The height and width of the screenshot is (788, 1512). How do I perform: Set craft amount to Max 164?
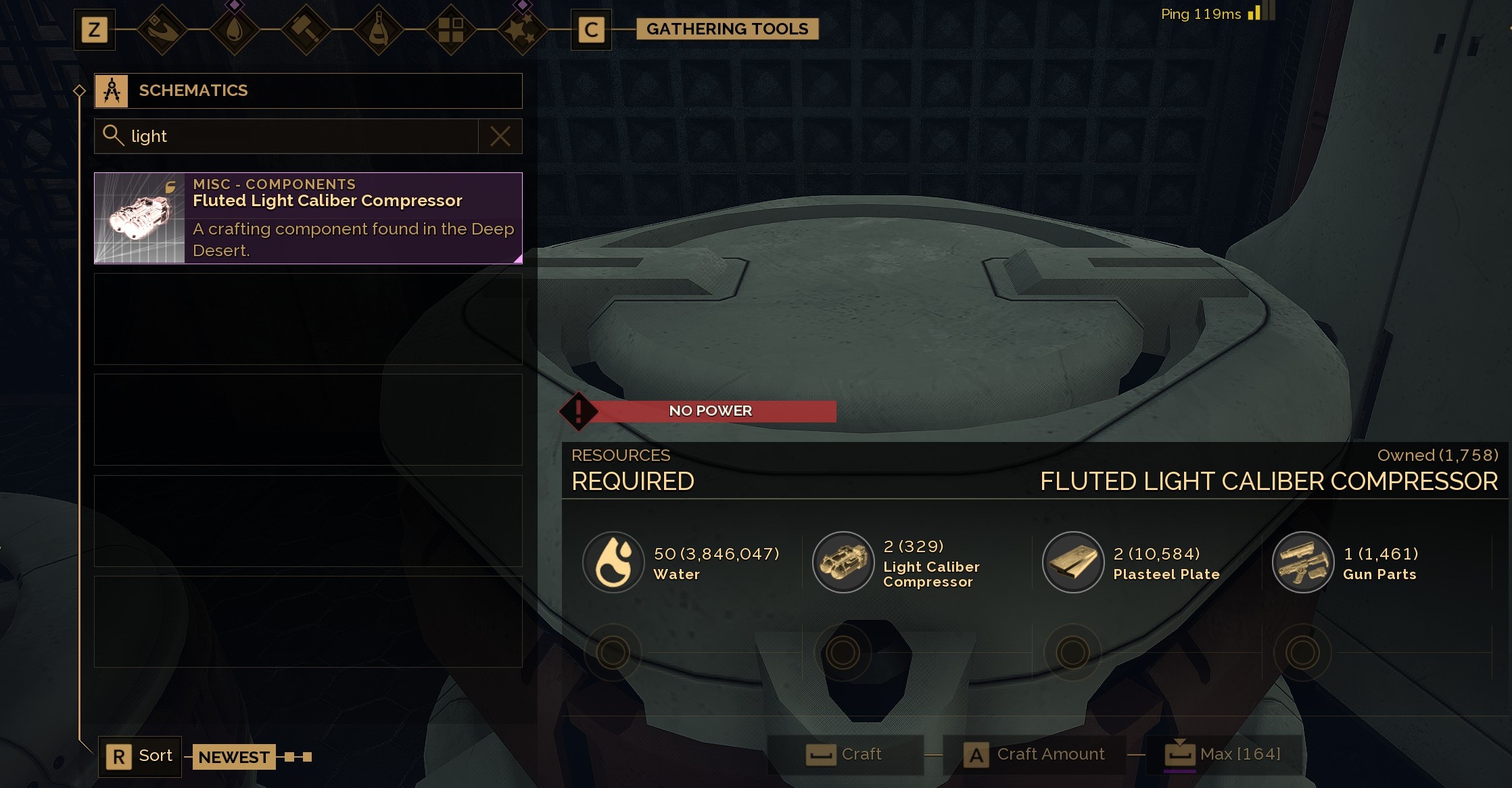coord(1223,754)
